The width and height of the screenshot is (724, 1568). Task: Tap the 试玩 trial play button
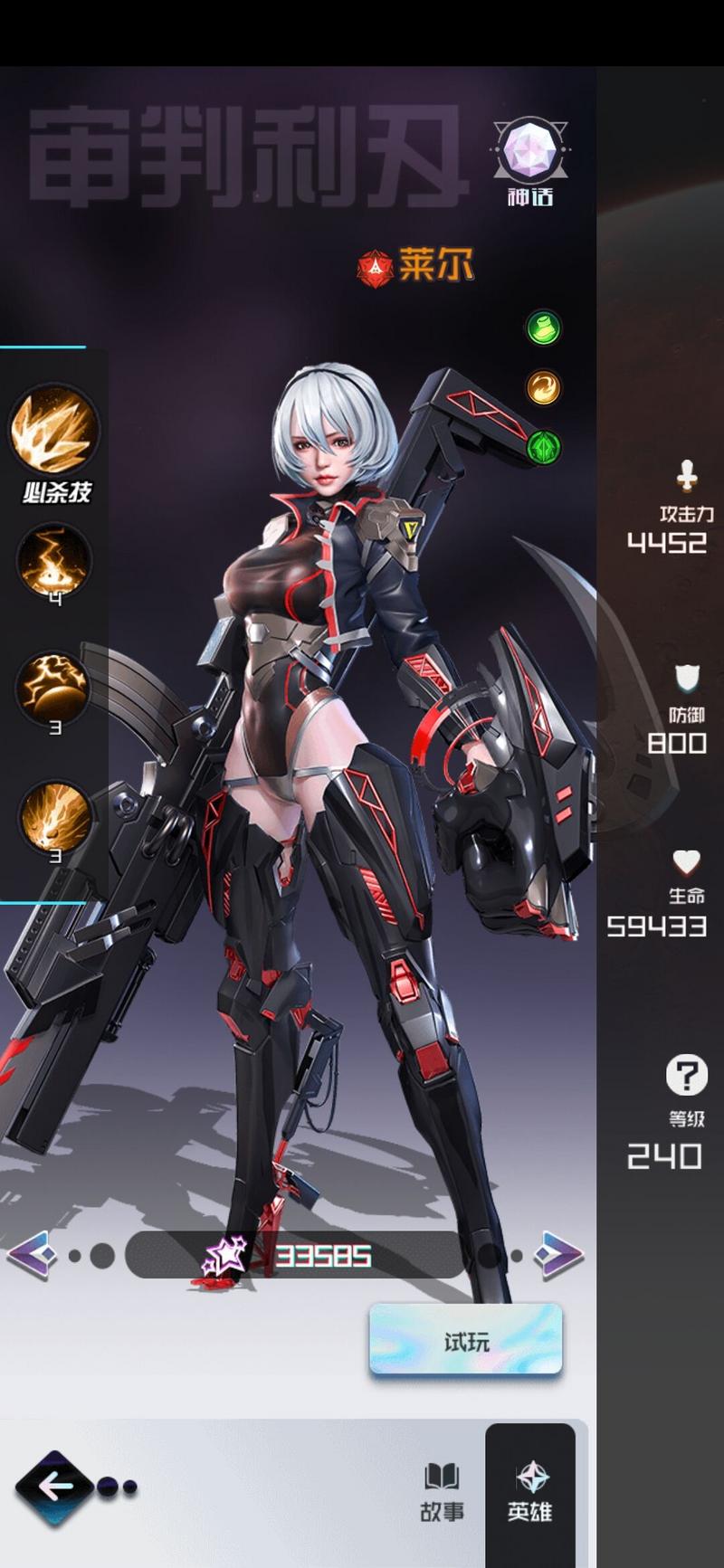[465, 1340]
